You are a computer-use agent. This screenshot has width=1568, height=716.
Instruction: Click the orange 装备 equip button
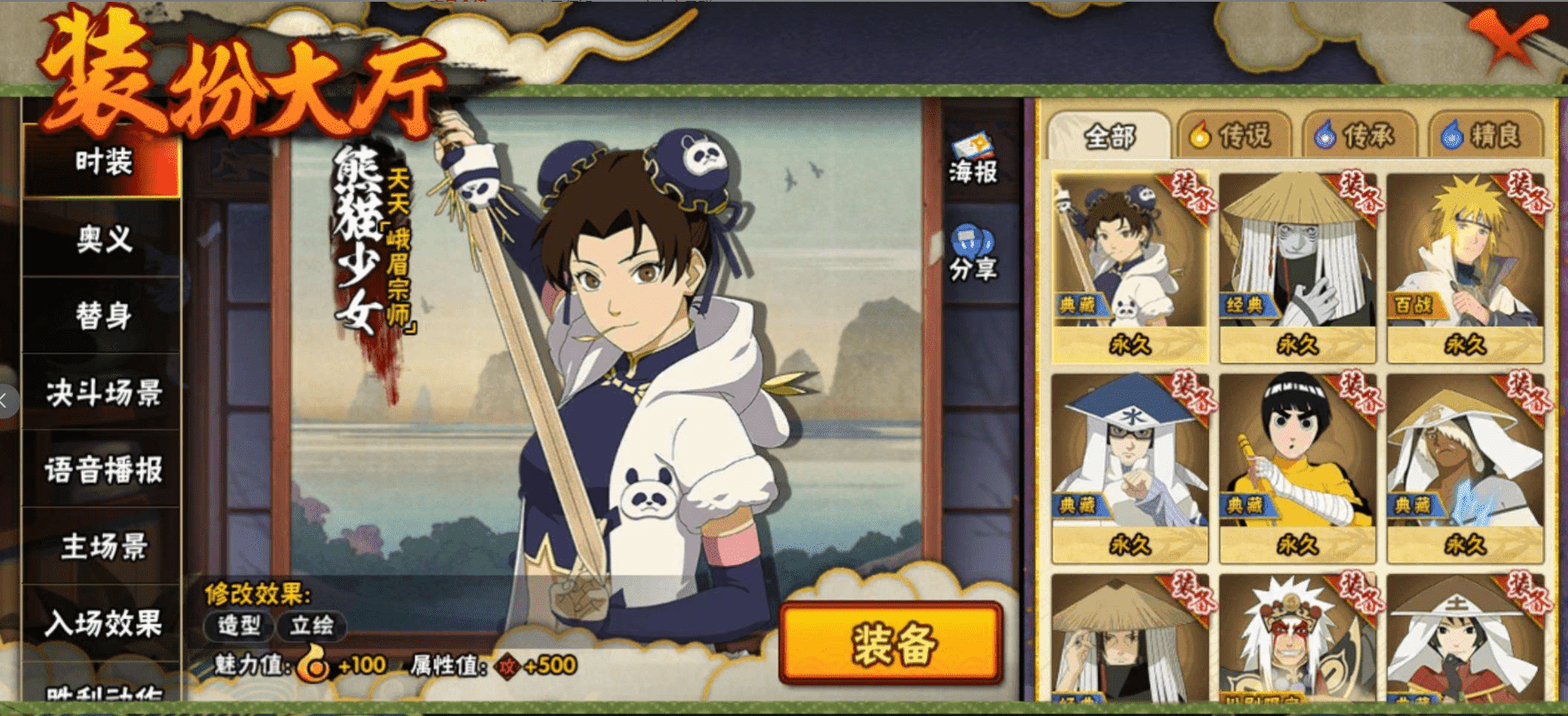point(892,644)
